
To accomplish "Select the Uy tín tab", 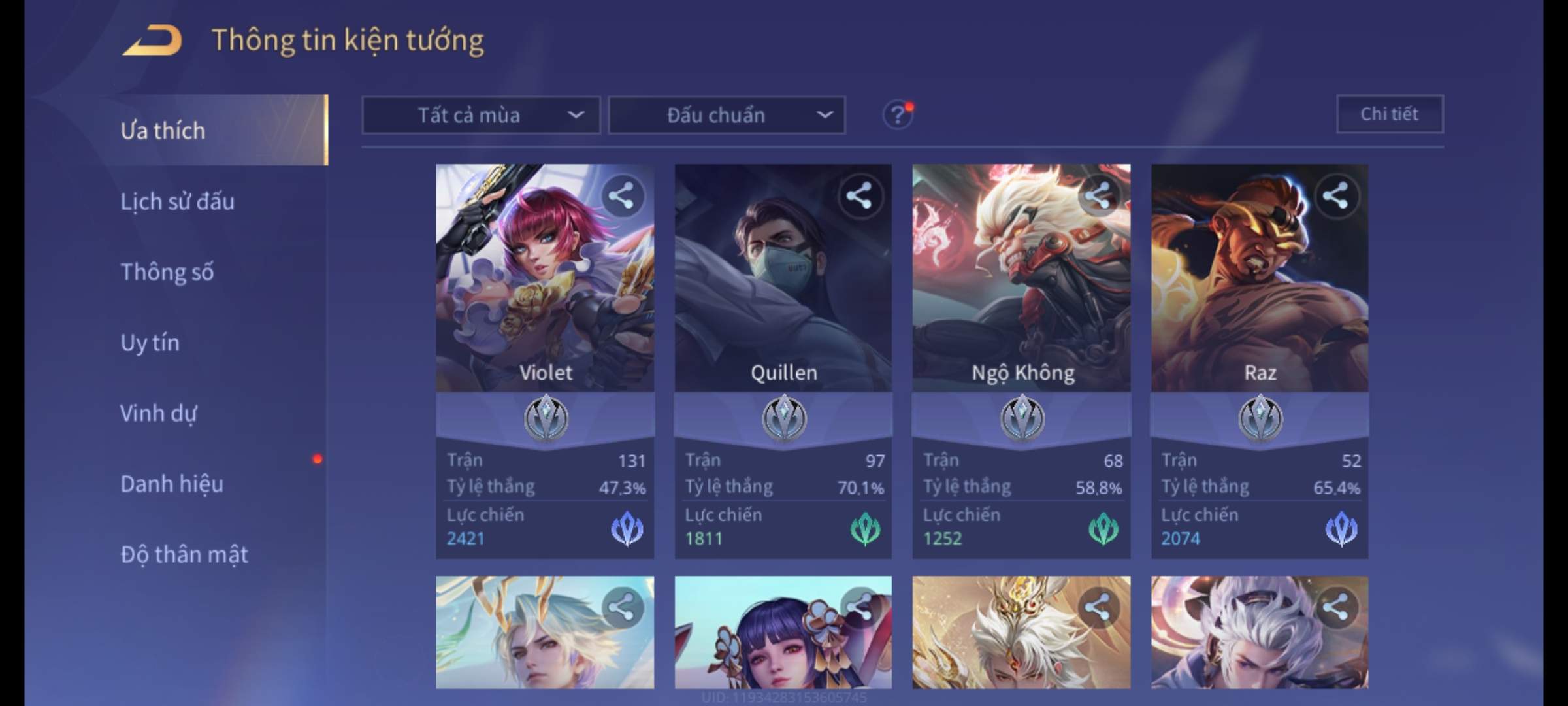I will pos(150,343).
